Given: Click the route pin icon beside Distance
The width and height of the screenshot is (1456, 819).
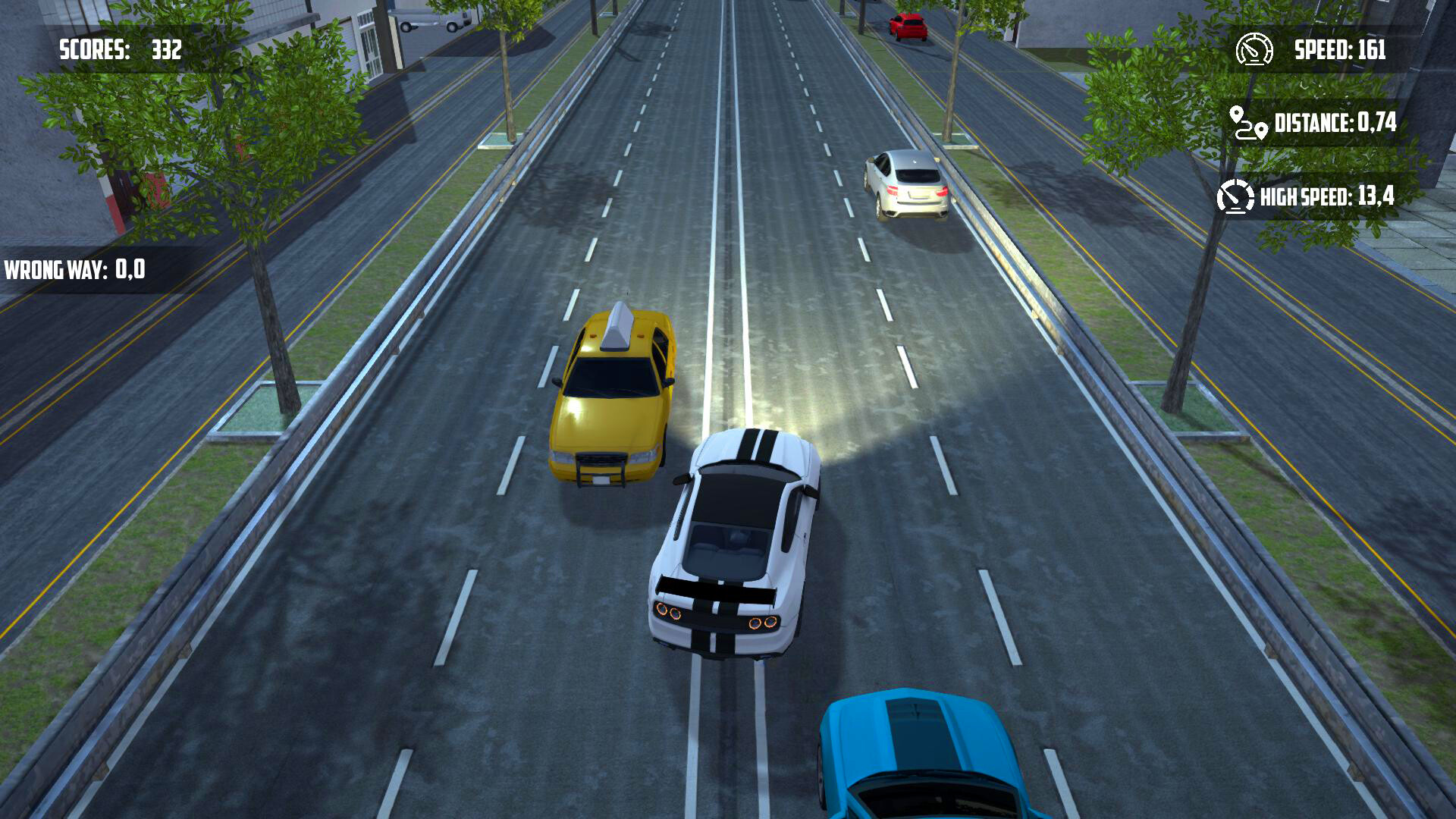Looking at the screenshot, I should pyautogui.click(x=1247, y=124).
